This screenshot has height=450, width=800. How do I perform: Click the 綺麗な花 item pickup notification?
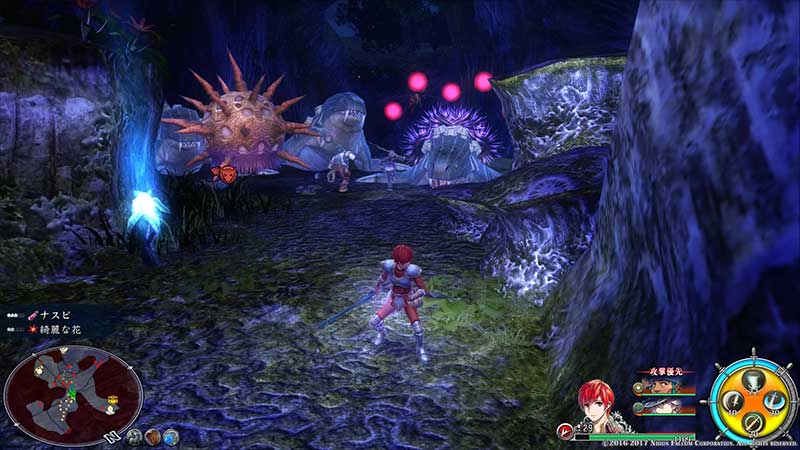point(60,328)
